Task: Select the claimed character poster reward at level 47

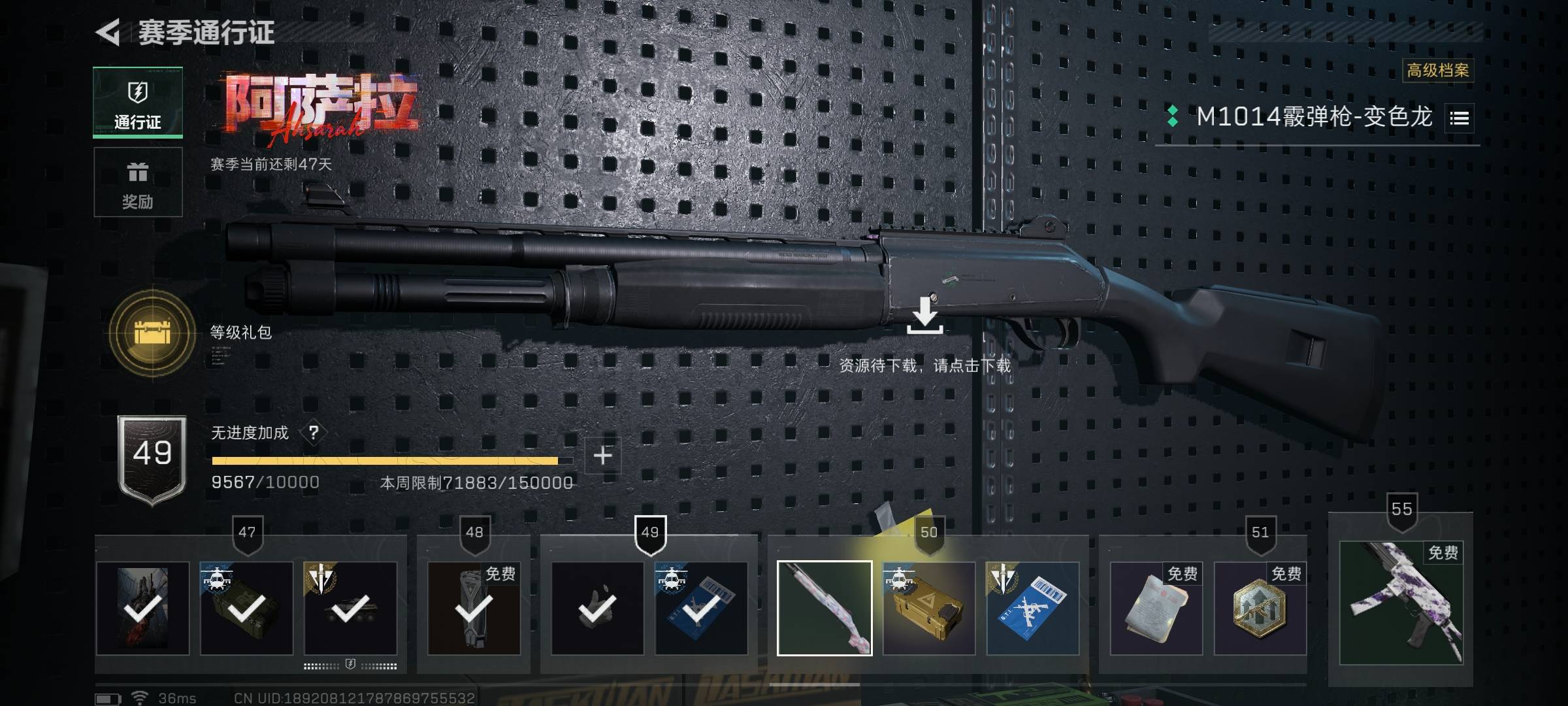Action: (142, 609)
